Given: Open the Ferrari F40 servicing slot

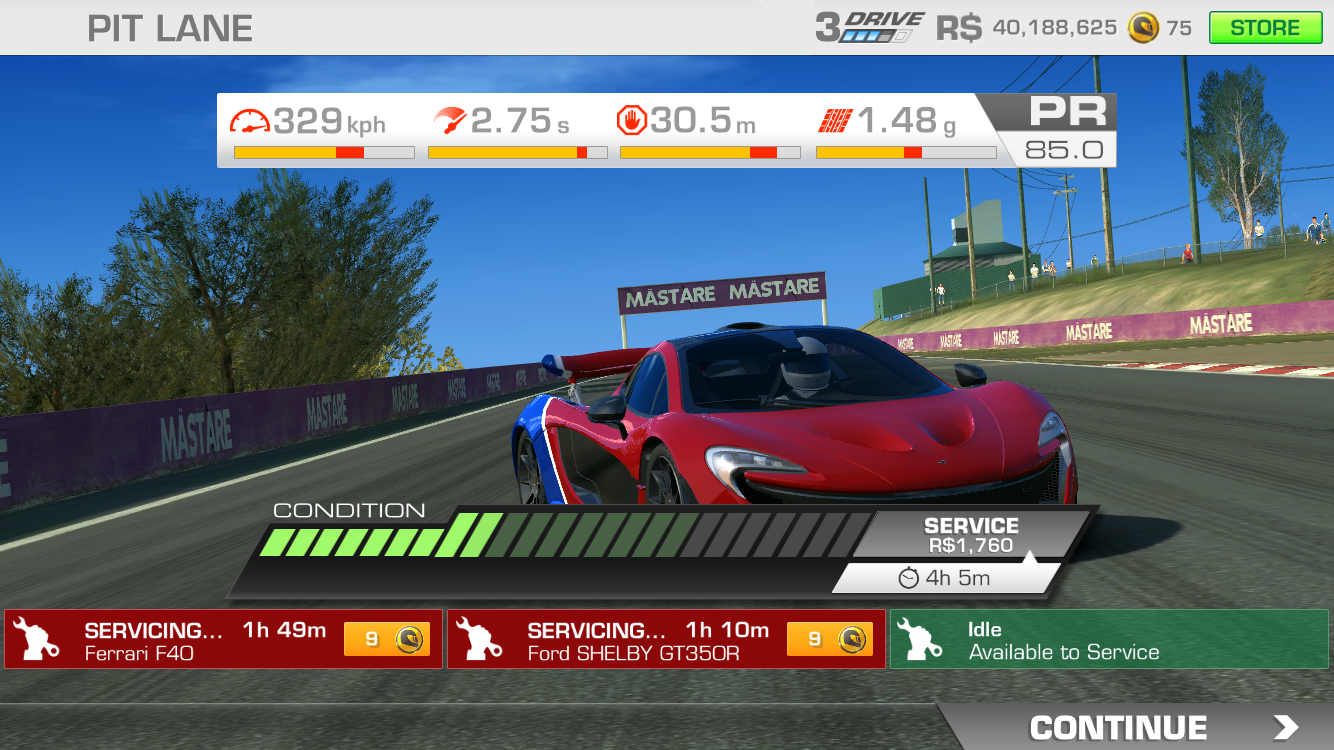Looking at the screenshot, I should pyautogui.click(x=180, y=640).
